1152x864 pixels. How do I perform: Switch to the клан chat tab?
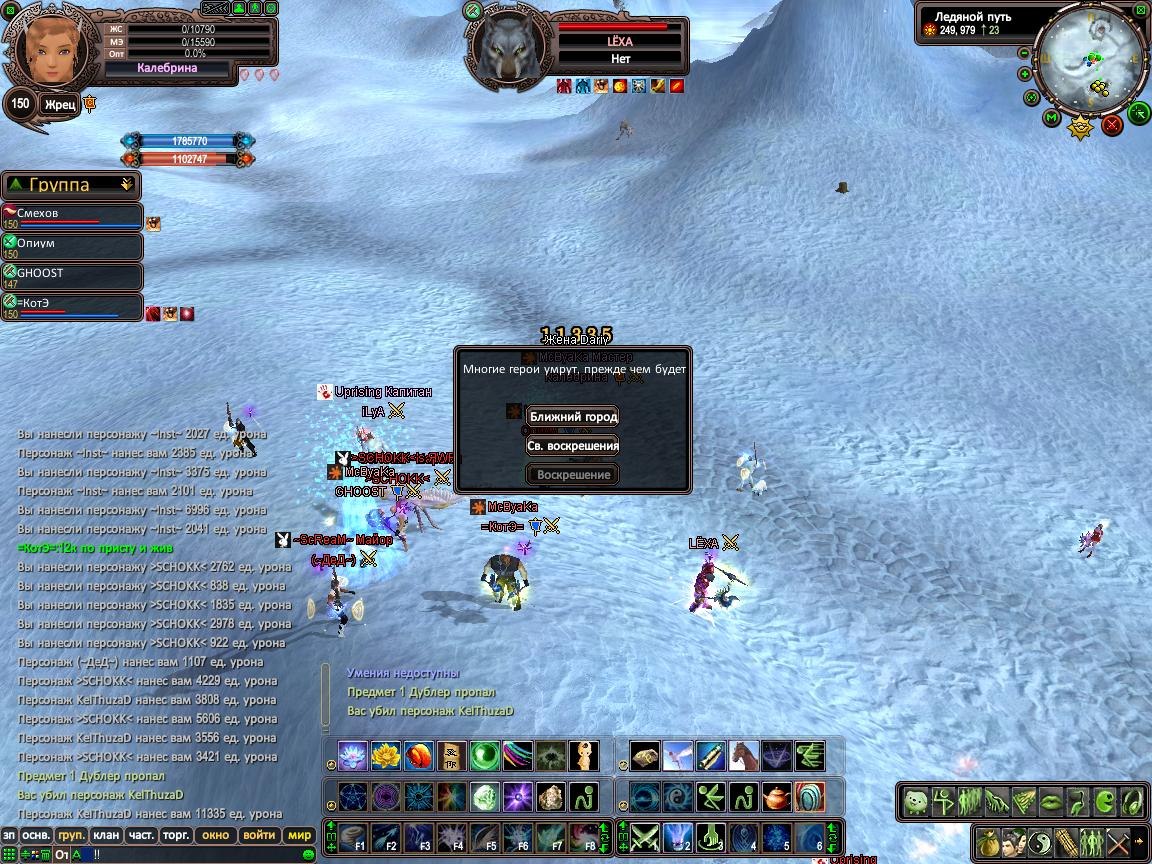pos(105,835)
